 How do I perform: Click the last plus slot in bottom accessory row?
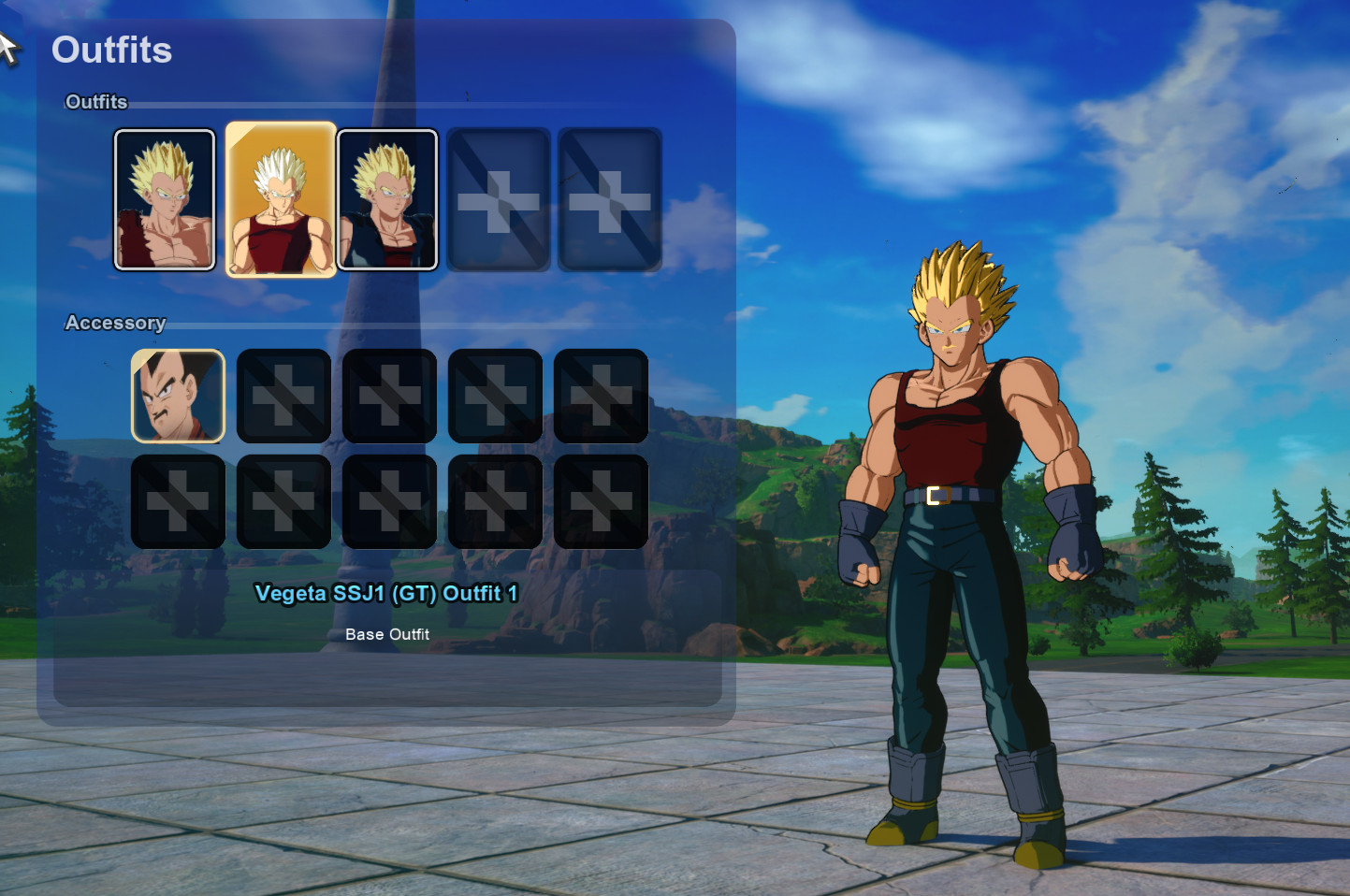point(600,501)
